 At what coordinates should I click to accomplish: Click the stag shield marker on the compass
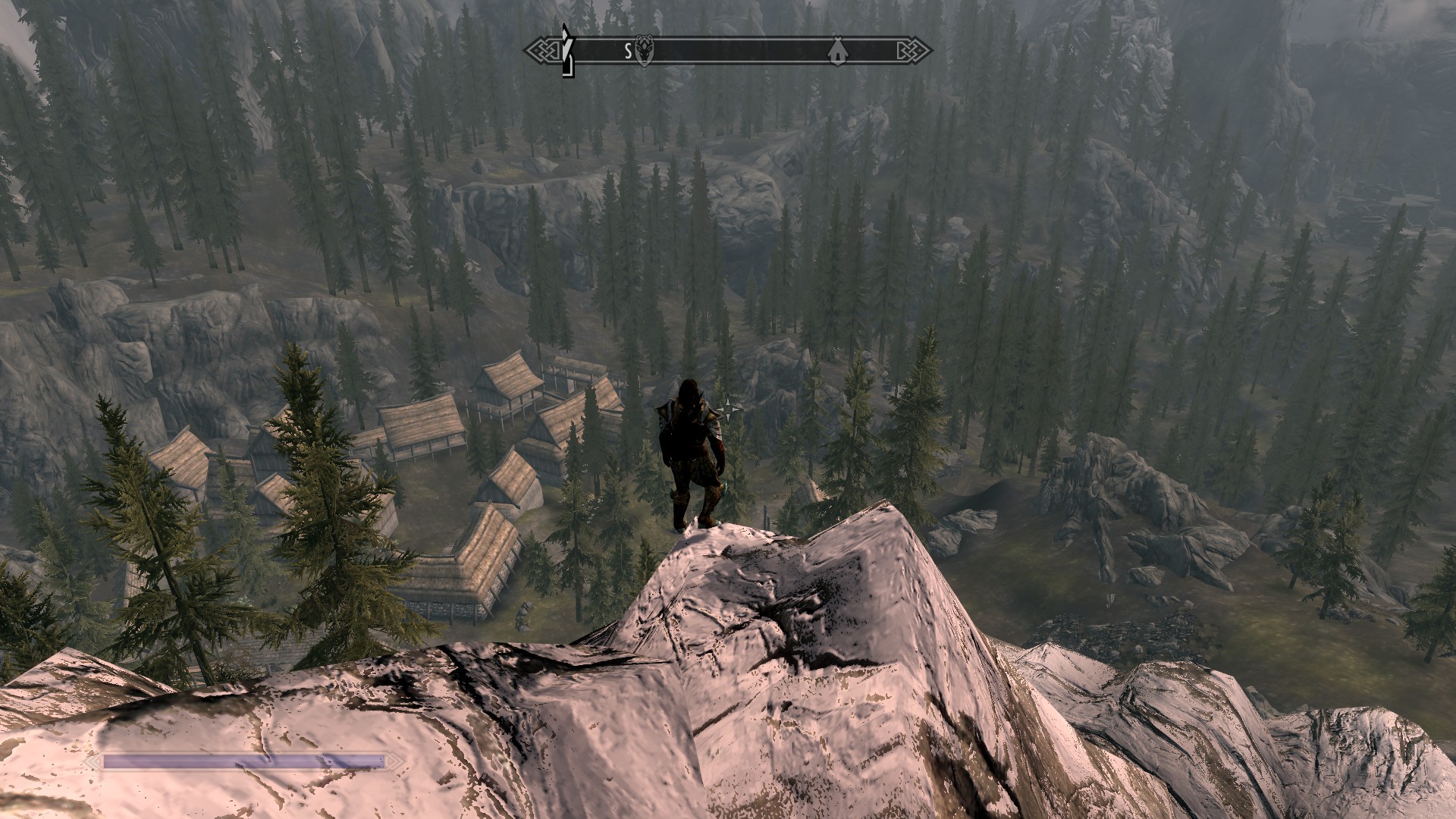pos(645,51)
